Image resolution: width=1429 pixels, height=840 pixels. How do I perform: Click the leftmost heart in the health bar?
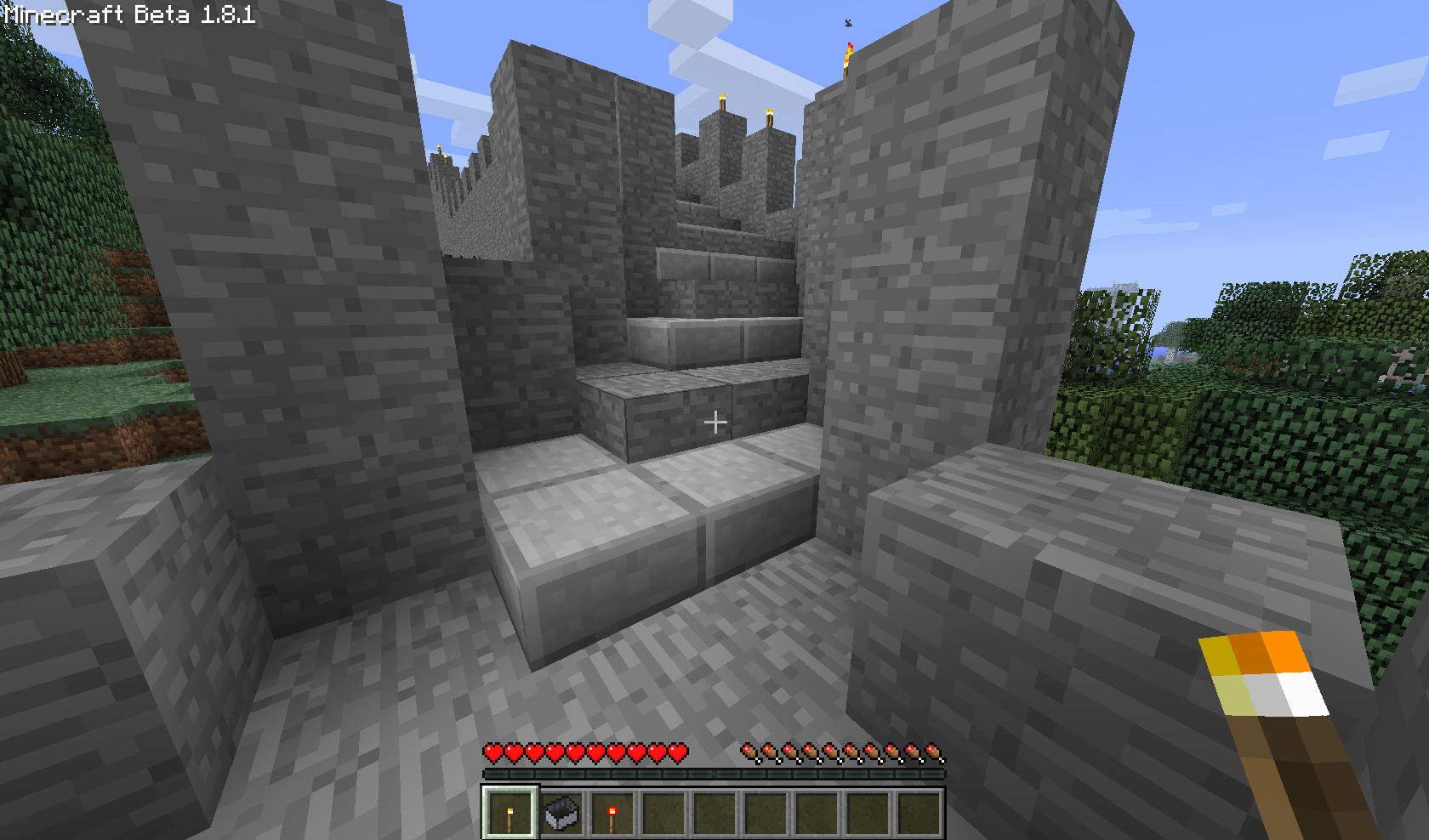pyautogui.click(x=493, y=752)
